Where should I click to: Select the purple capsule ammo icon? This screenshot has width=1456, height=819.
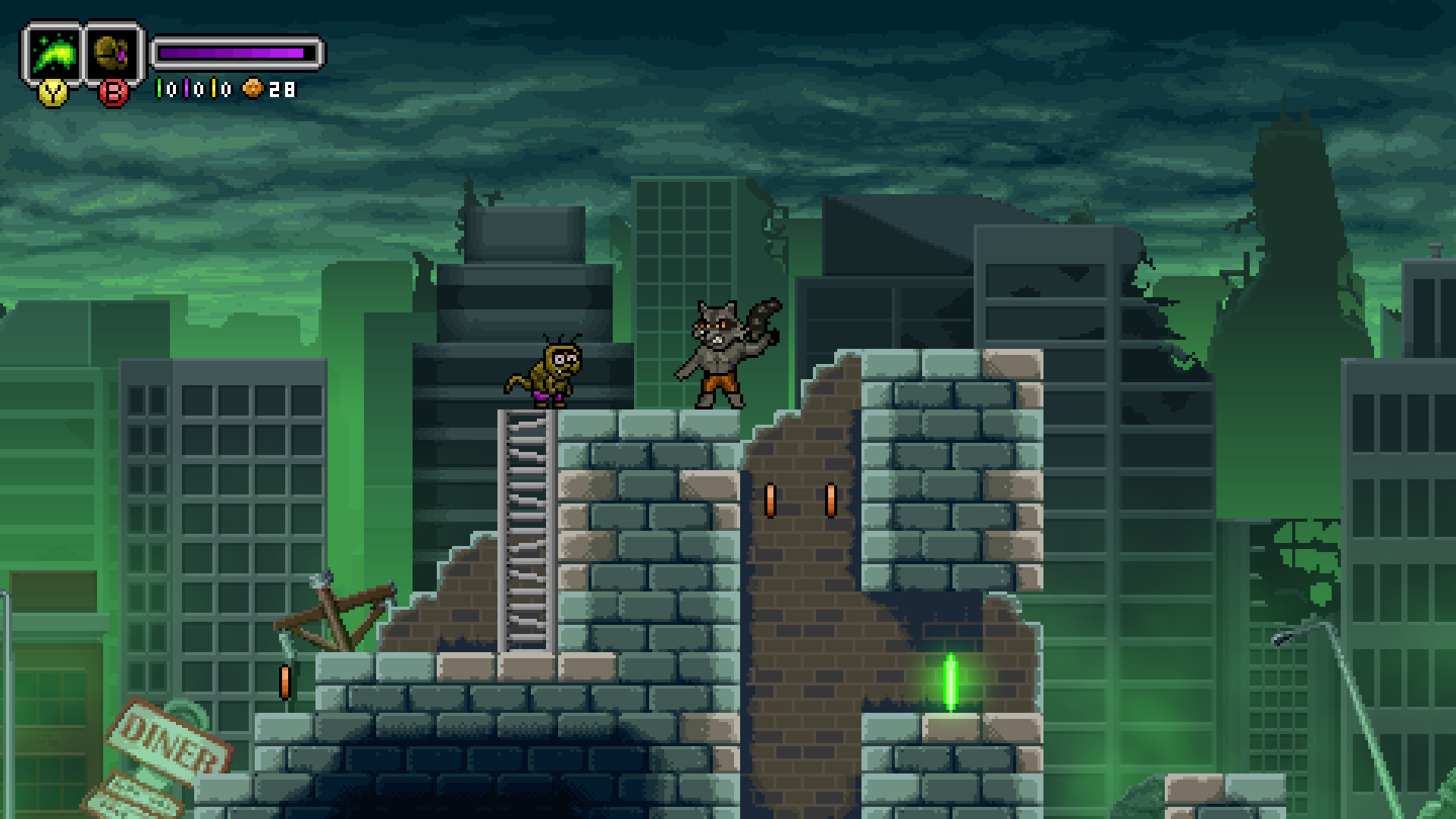[x=187, y=88]
